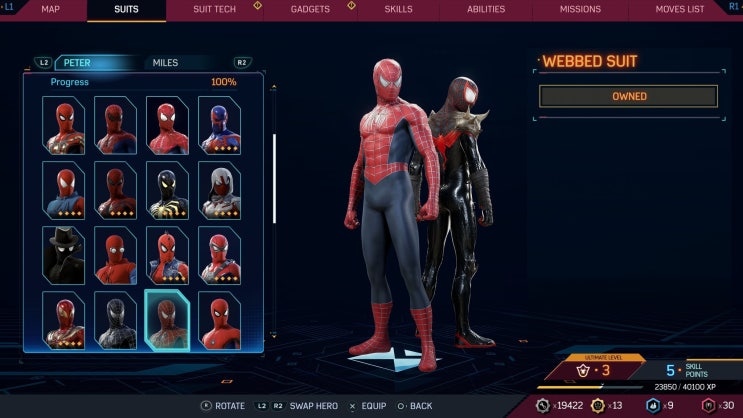Screen dimensions: 743x418
Task: View the Moves List tab
Action: [x=680, y=10]
